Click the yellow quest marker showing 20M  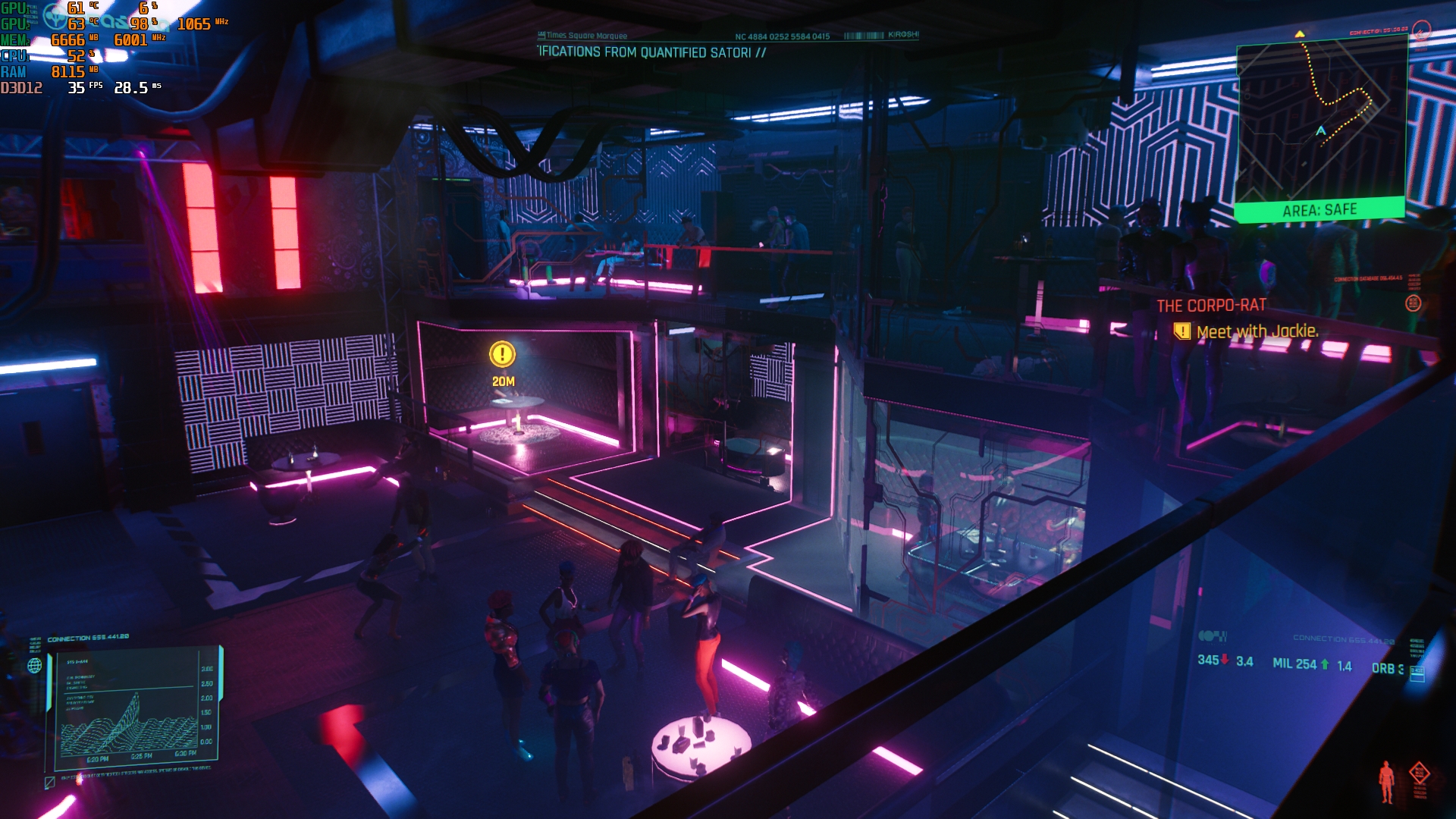click(502, 355)
